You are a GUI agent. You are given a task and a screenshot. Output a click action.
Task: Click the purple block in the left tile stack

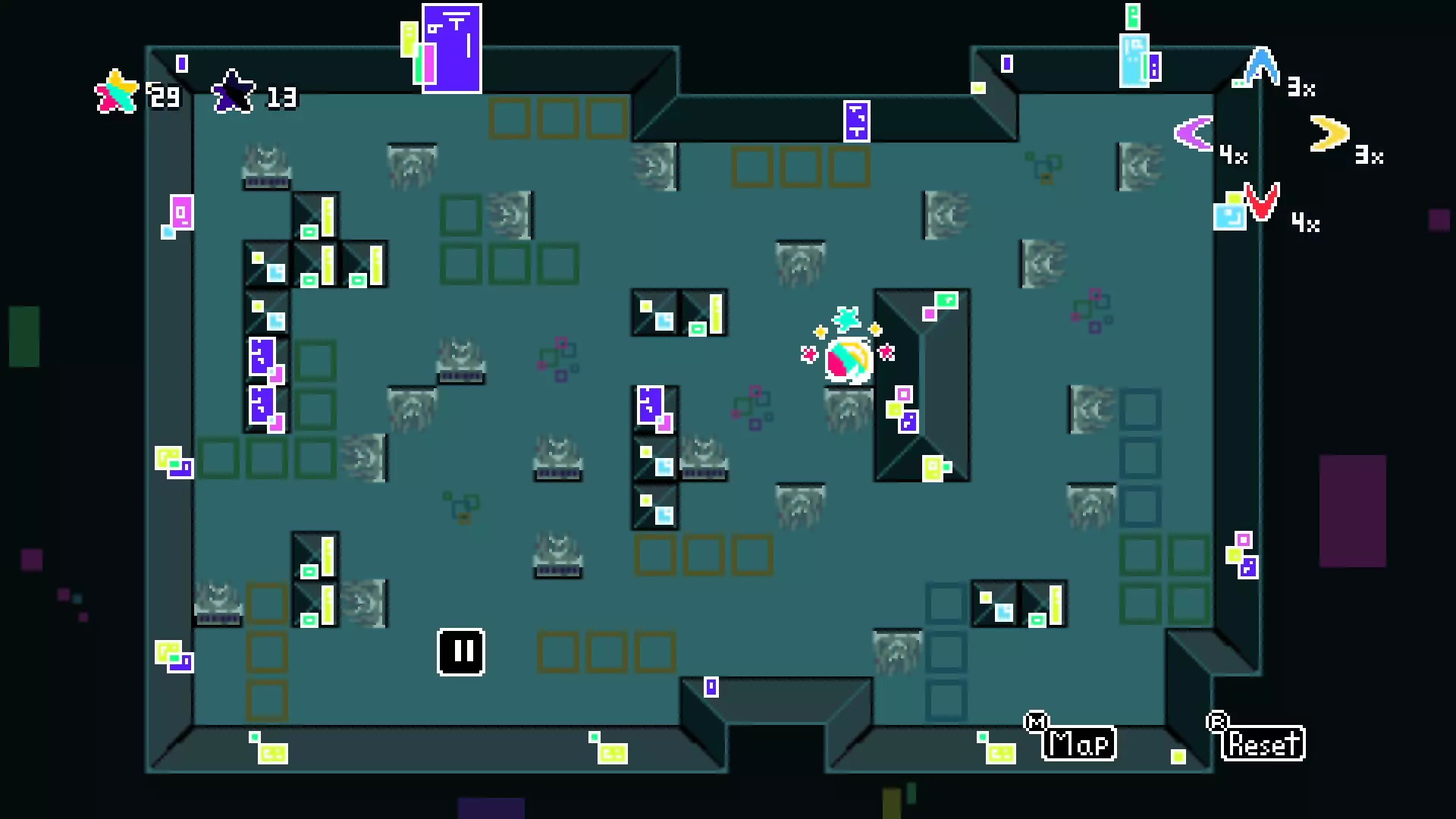click(262, 356)
